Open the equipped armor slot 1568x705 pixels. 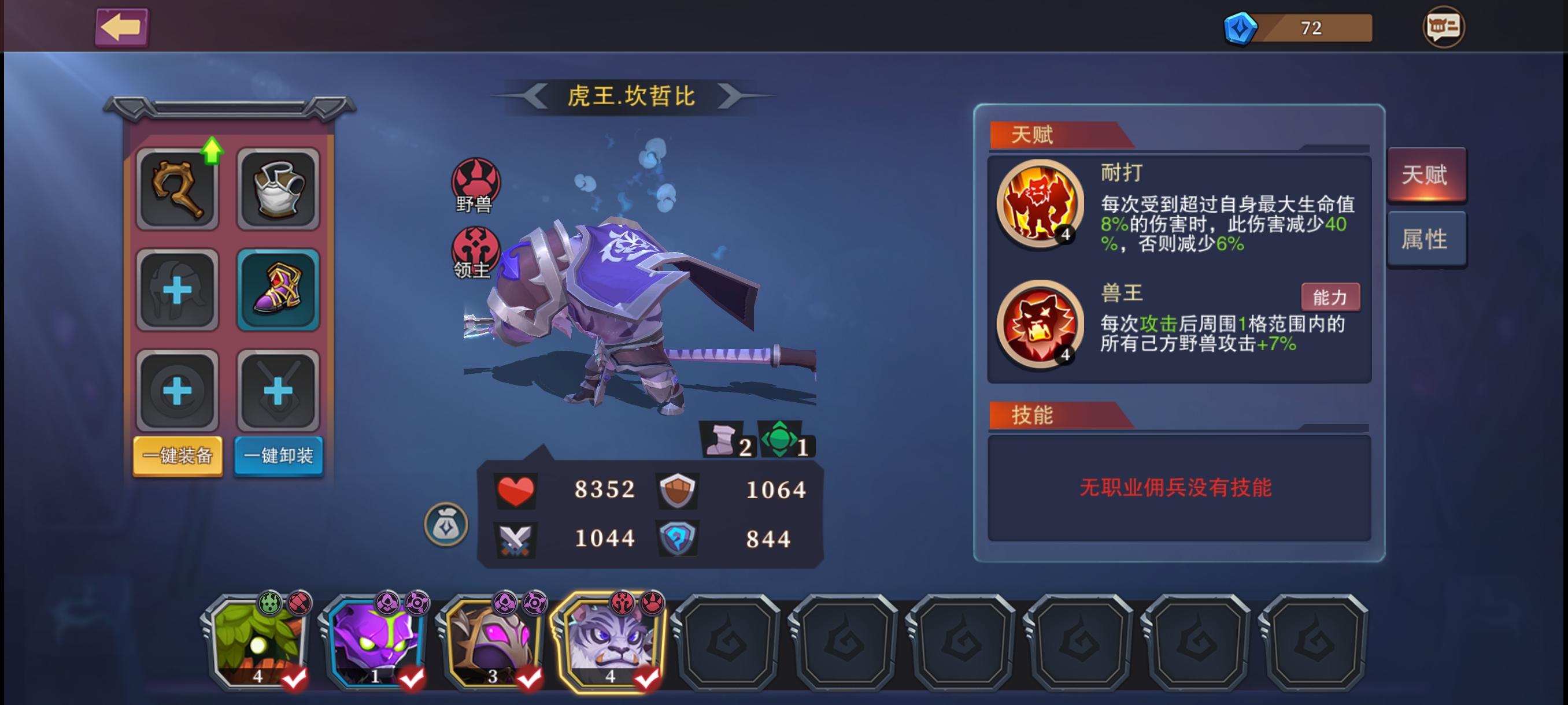coord(279,187)
